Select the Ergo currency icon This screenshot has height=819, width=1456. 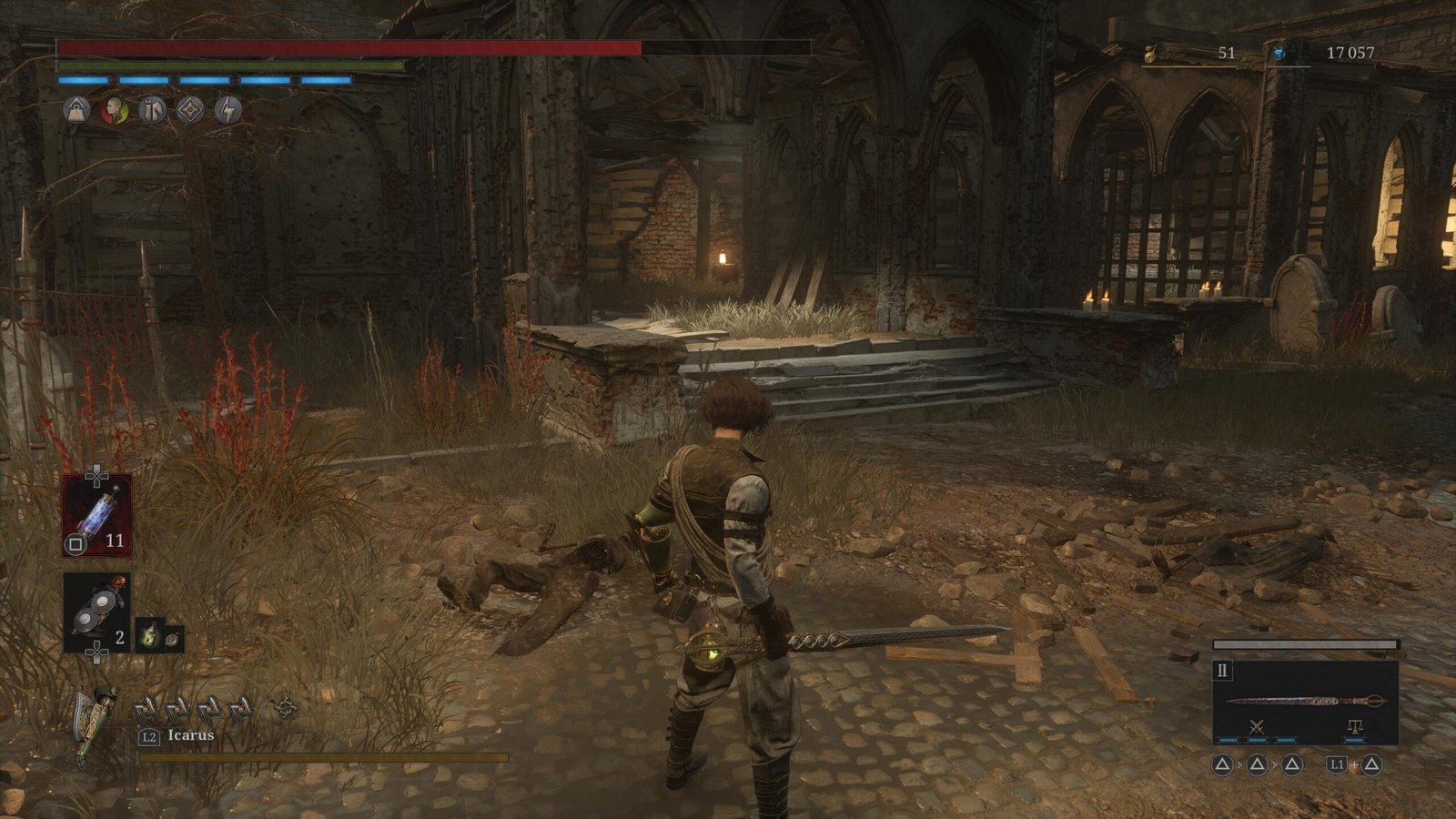(1279, 54)
